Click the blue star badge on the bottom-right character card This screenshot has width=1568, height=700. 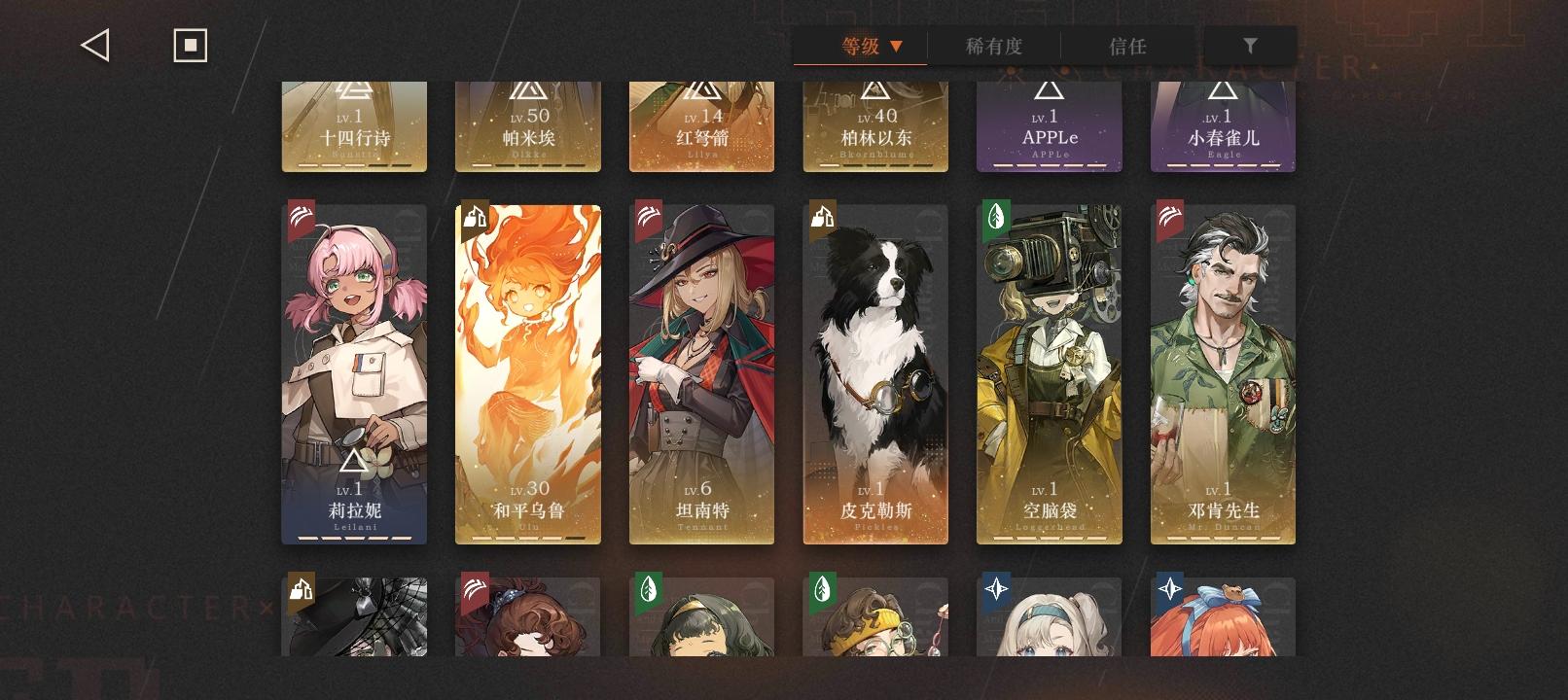coord(1170,589)
